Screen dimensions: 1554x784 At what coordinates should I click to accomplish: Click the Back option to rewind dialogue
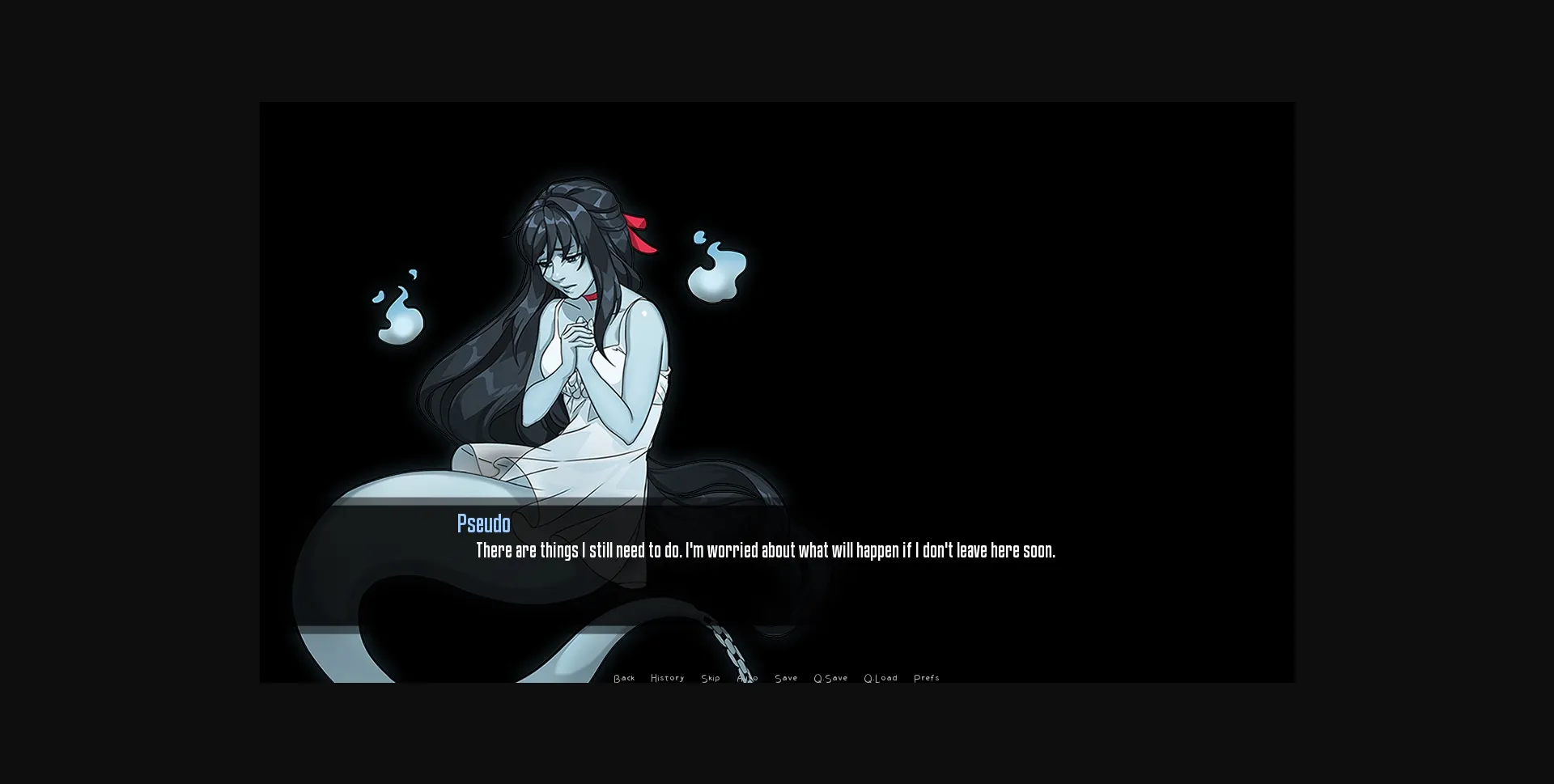[x=624, y=678]
